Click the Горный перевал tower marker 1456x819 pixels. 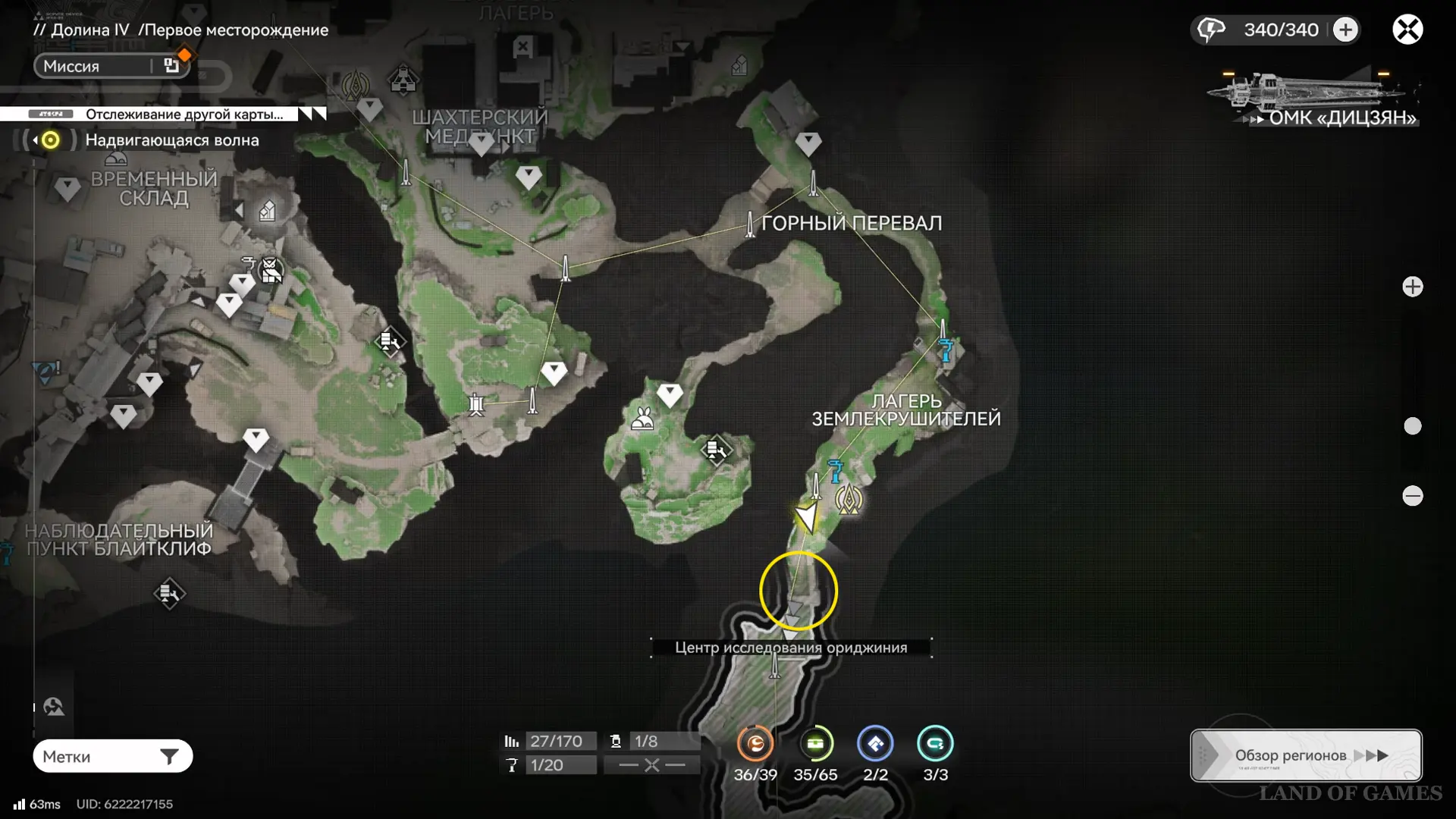[750, 224]
